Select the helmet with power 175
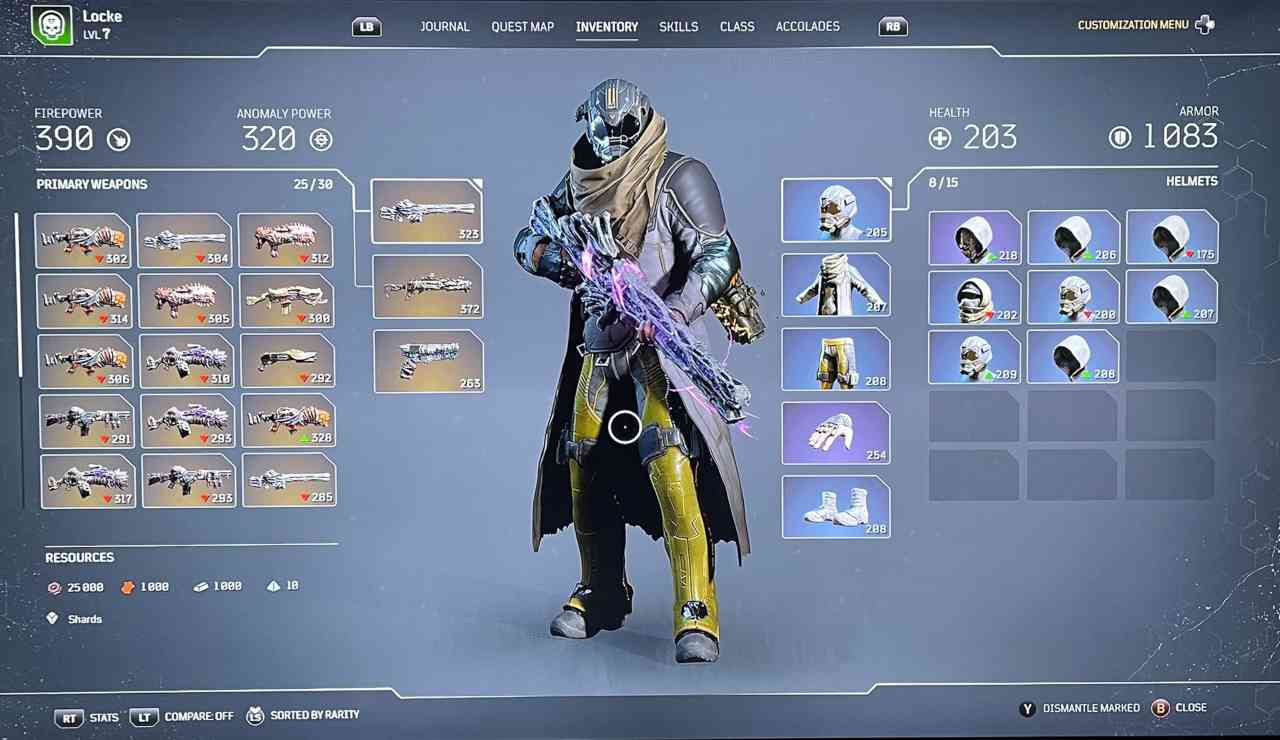Viewport: 1280px width, 740px height. [x=1172, y=238]
